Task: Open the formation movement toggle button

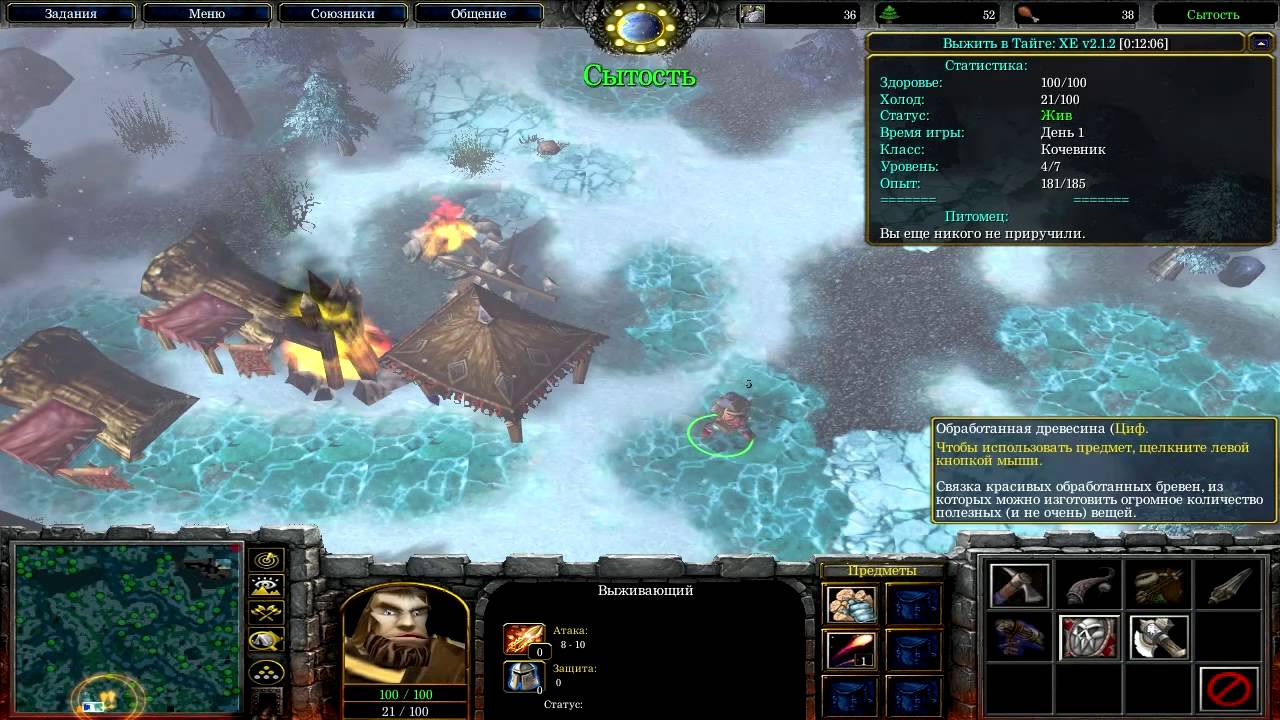Action: [x=268, y=672]
